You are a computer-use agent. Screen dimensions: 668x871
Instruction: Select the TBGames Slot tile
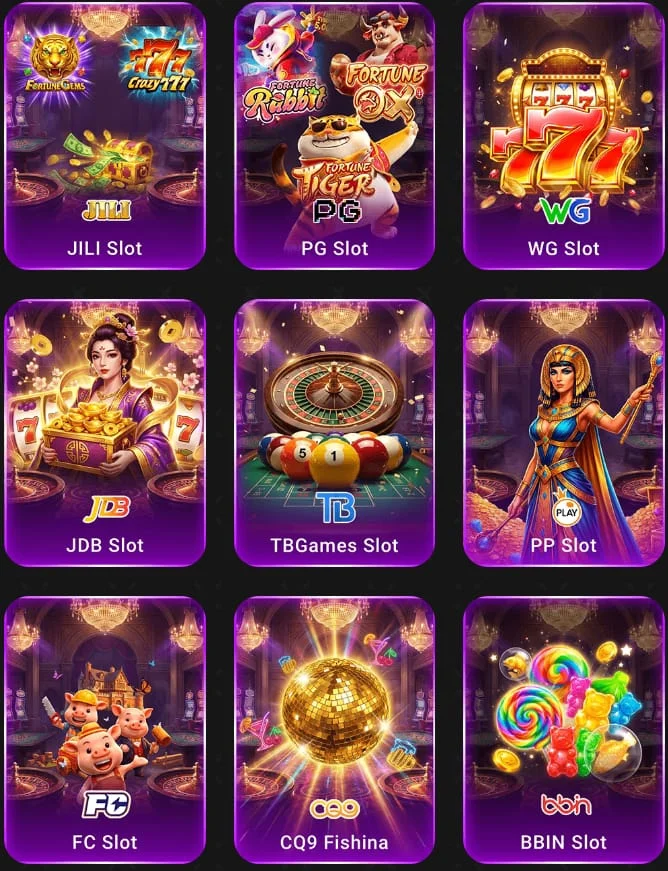pyautogui.click(x=334, y=433)
